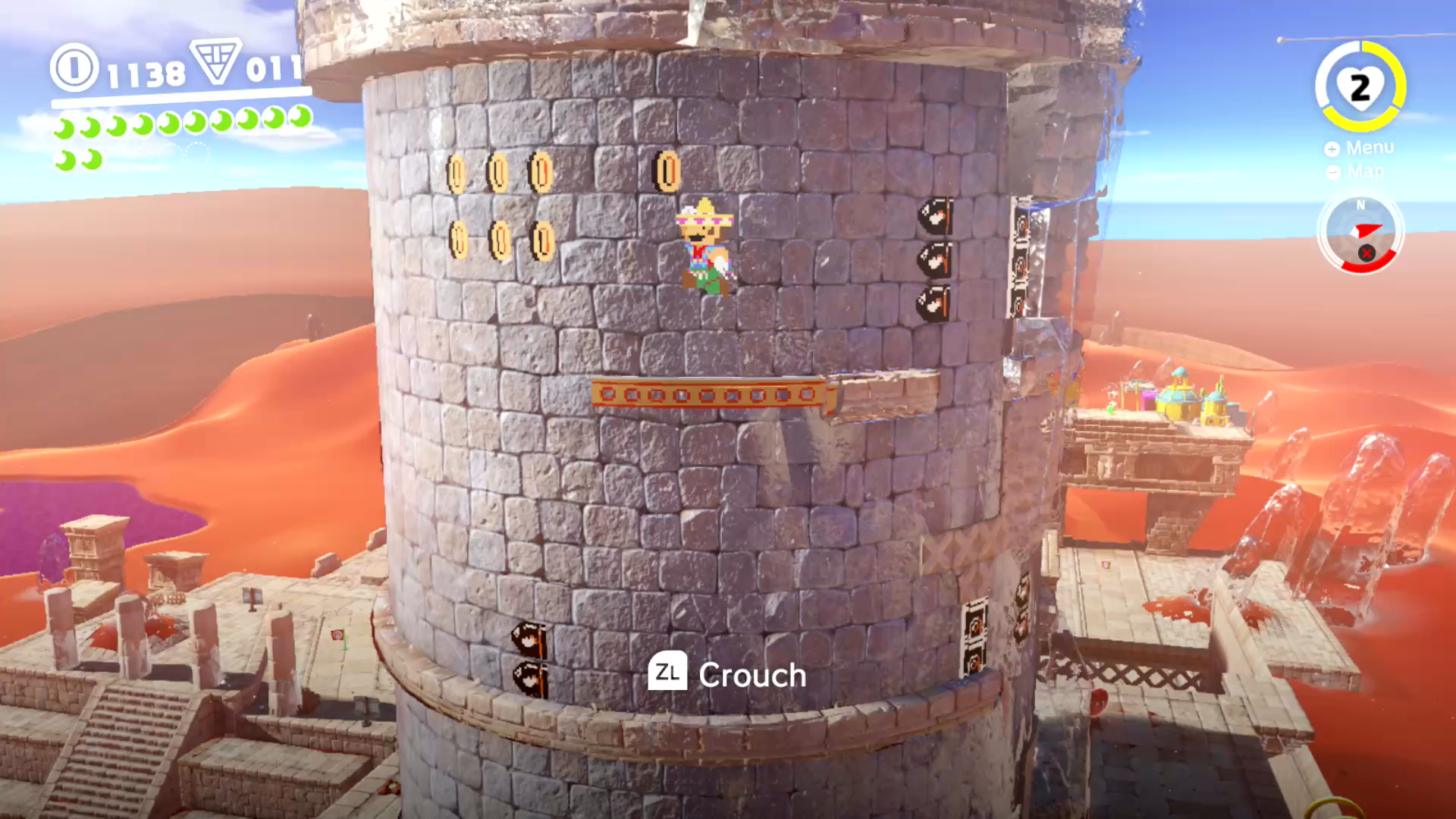Click the plus icon next to Menu
The width and height of the screenshot is (1456, 819).
[x=1332, y=149]
